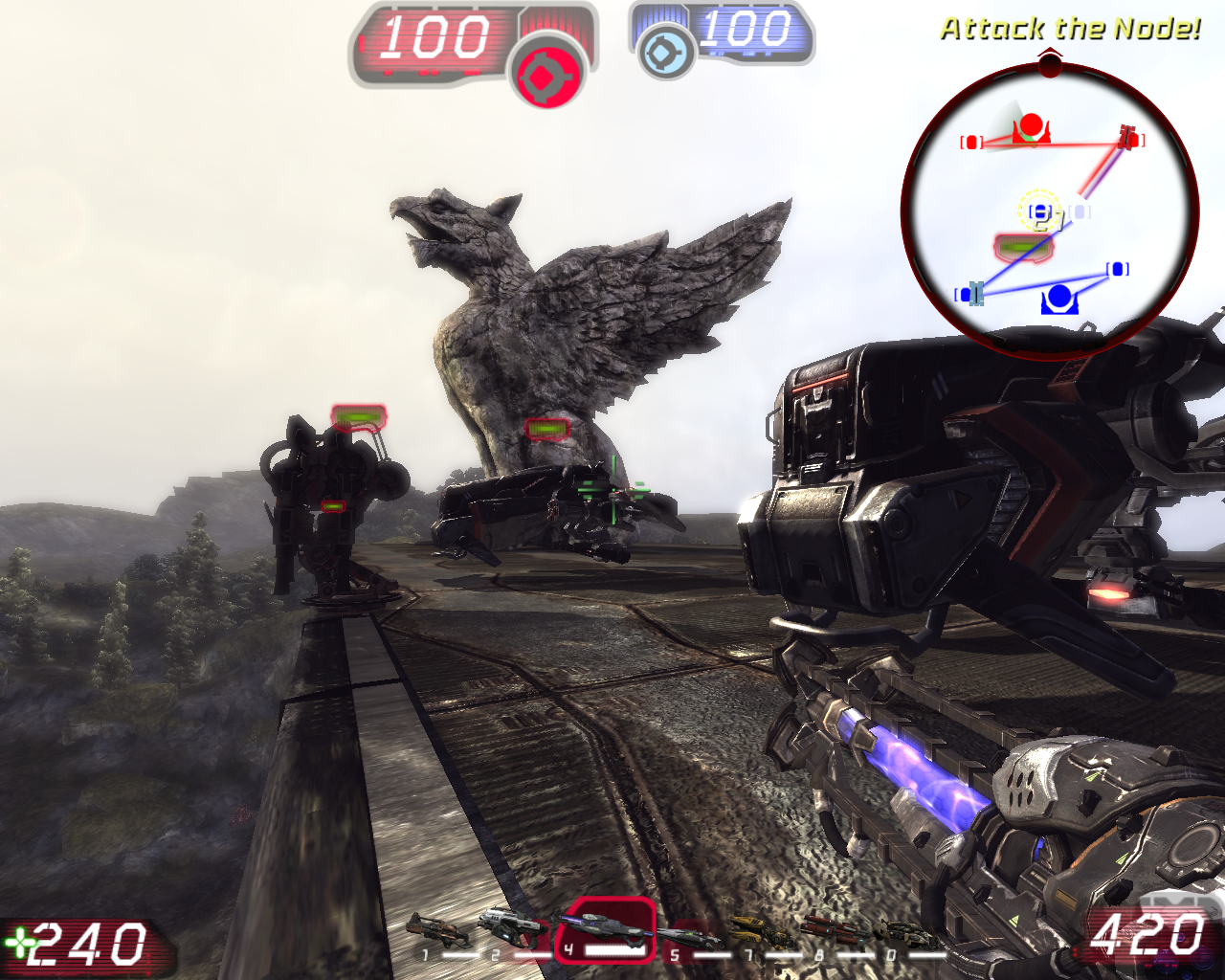Click the red team emblem by the score

tap(548, 69)
